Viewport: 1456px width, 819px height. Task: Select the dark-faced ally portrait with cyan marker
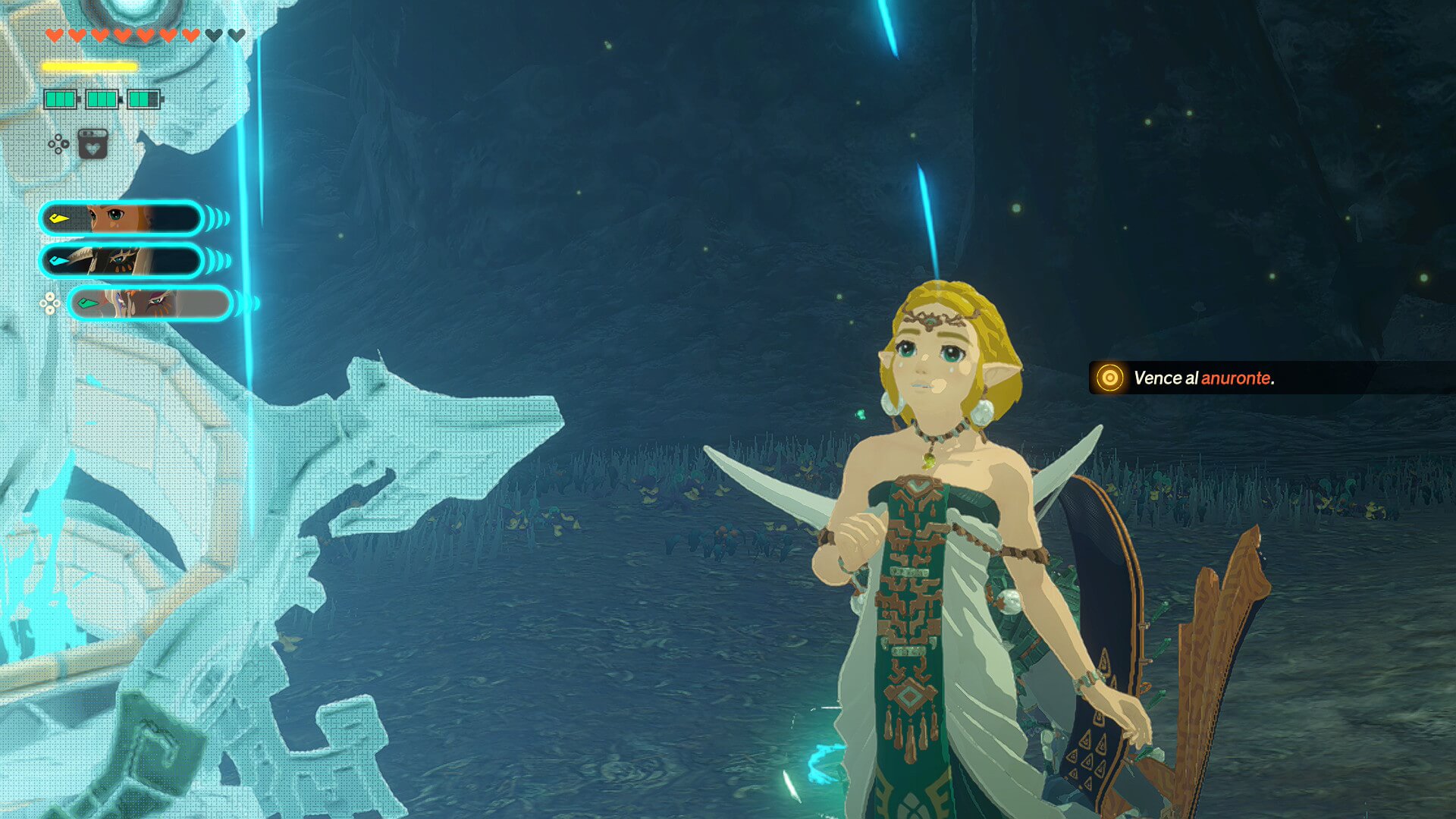[x=121, y=261]
